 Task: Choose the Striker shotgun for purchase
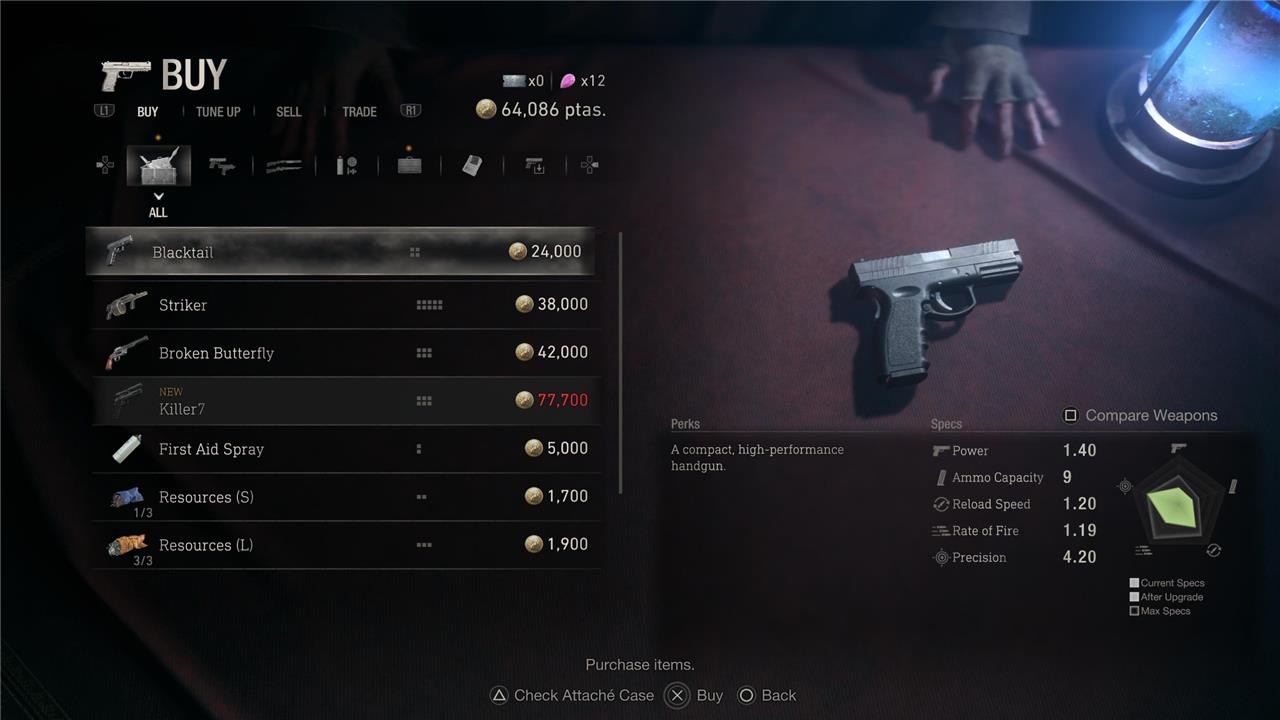tap(345, 305)
